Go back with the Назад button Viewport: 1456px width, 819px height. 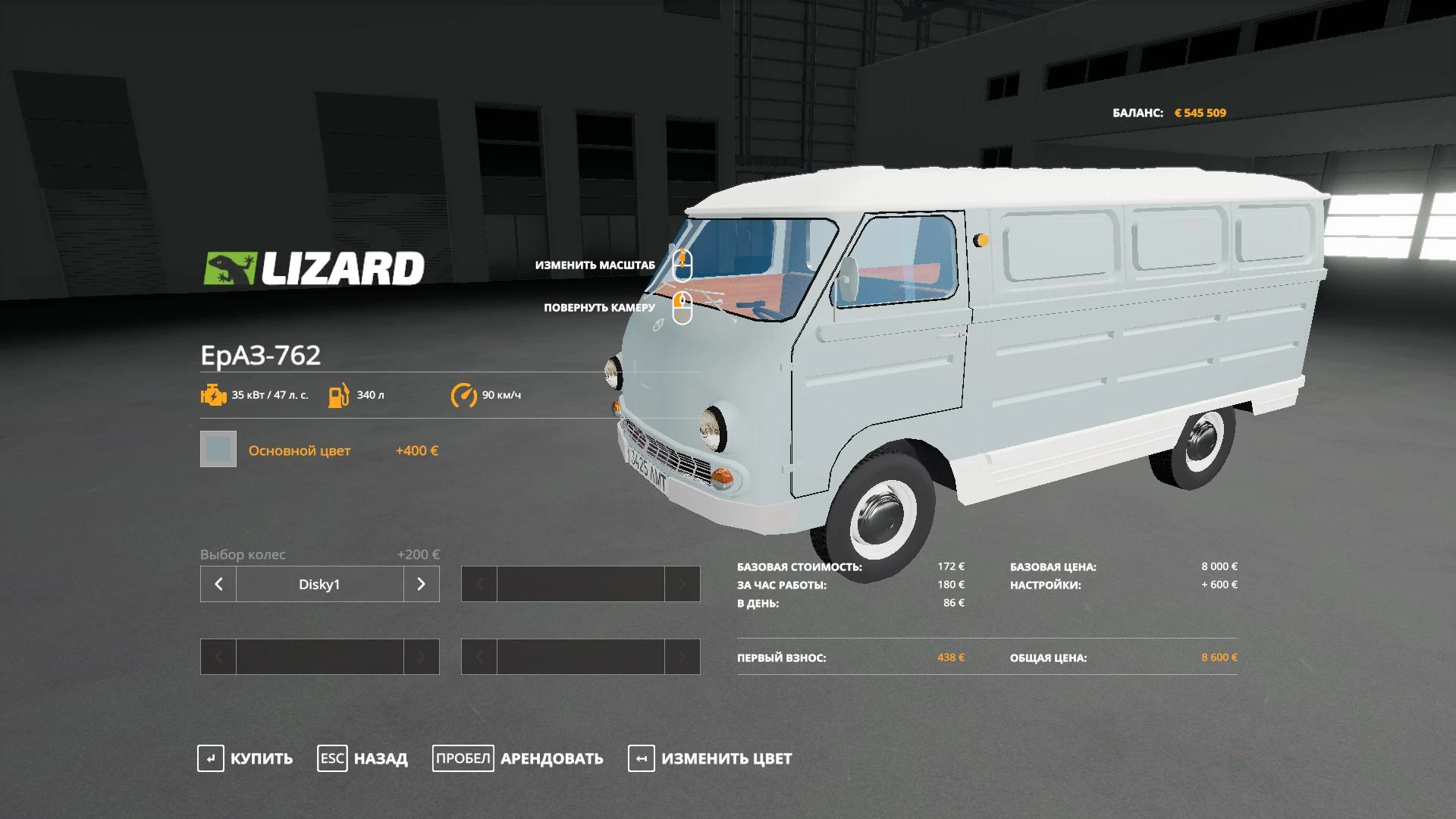pyautogui.click(x=362, y=758)
